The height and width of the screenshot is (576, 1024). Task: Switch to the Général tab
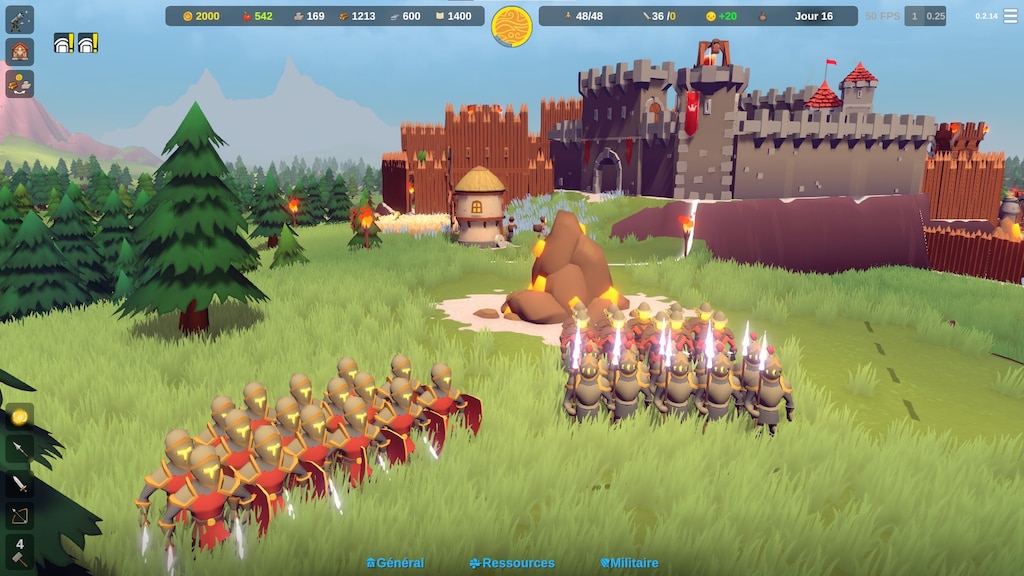[395, 563]
